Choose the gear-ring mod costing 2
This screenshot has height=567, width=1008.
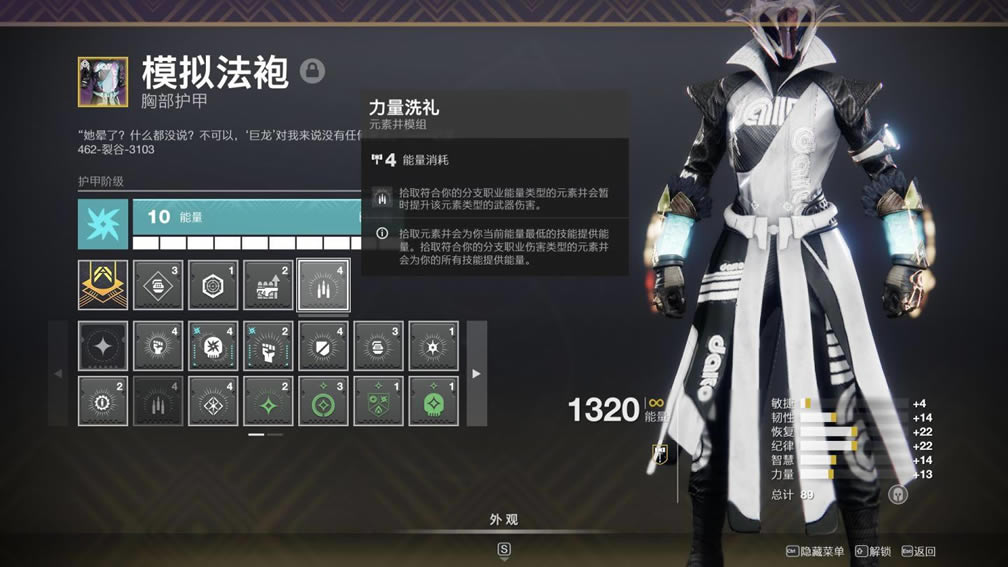[x=103, y=401]
